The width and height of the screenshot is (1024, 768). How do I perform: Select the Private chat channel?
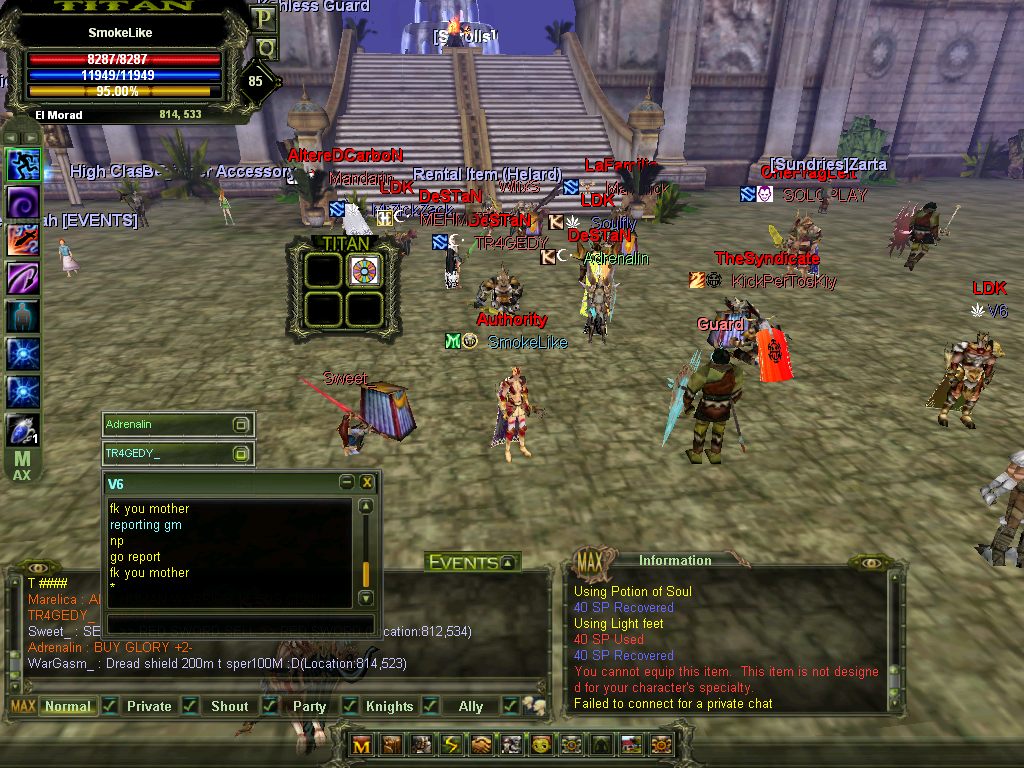click(x=149, y=706)
